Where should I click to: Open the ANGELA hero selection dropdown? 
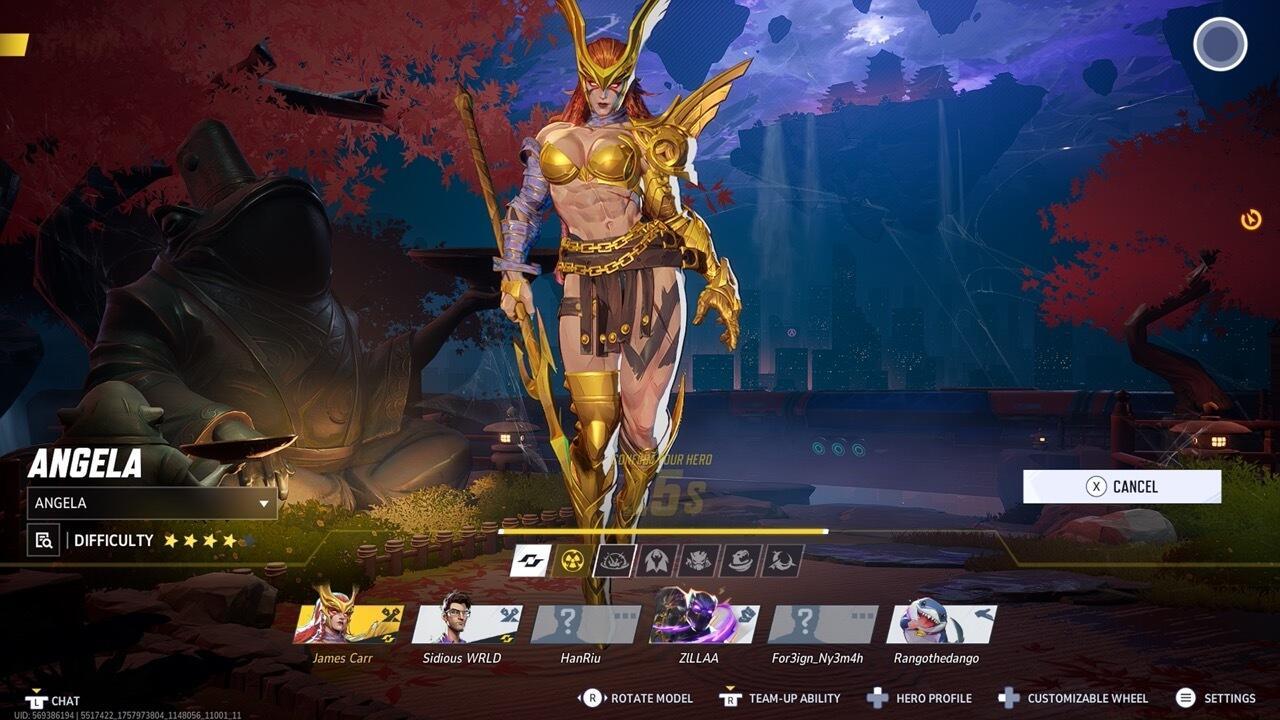tap(150, 503)
